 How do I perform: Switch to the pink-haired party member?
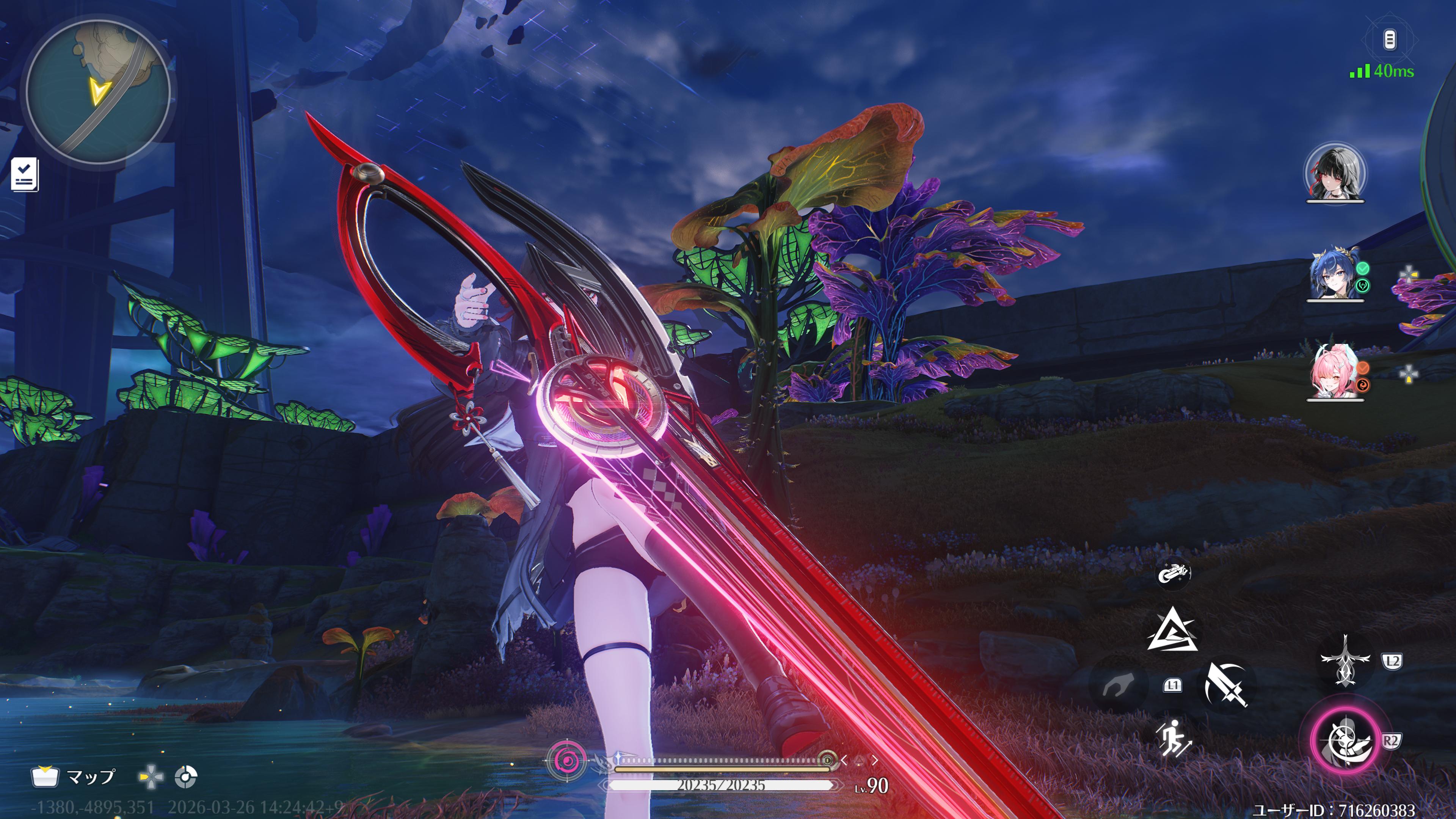(1334, 373)
